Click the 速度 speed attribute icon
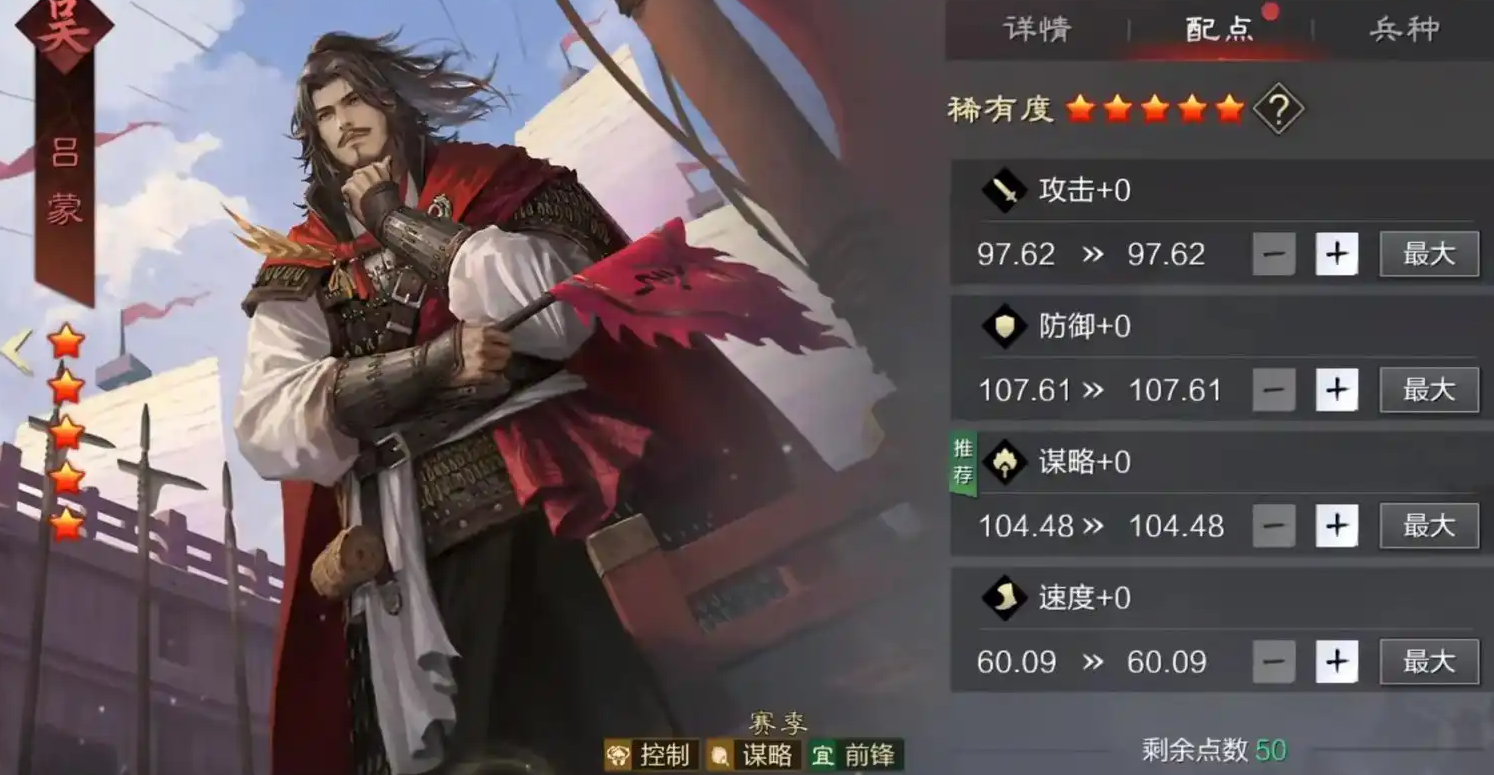1494x775 pixels. [x=1002, y=598]
